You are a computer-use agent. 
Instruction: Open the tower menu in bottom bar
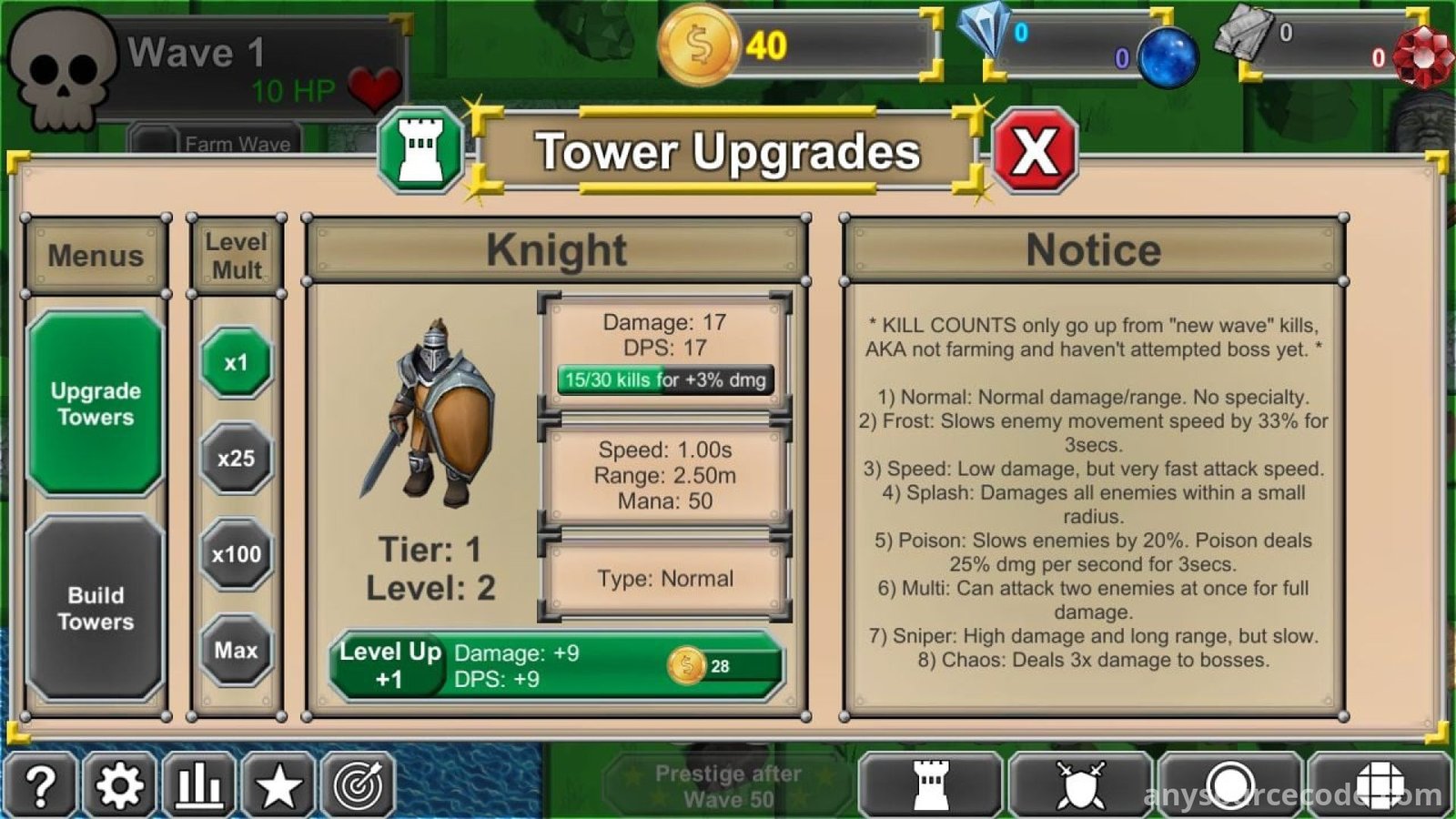(x=930, y=784)
